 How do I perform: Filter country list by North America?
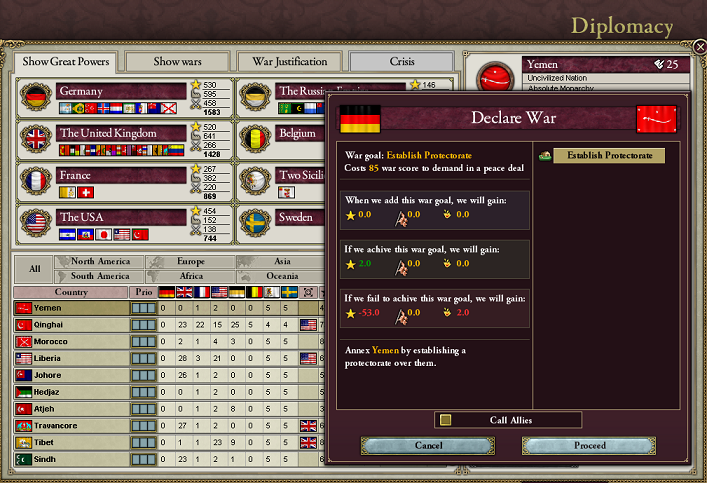point(100,262)
